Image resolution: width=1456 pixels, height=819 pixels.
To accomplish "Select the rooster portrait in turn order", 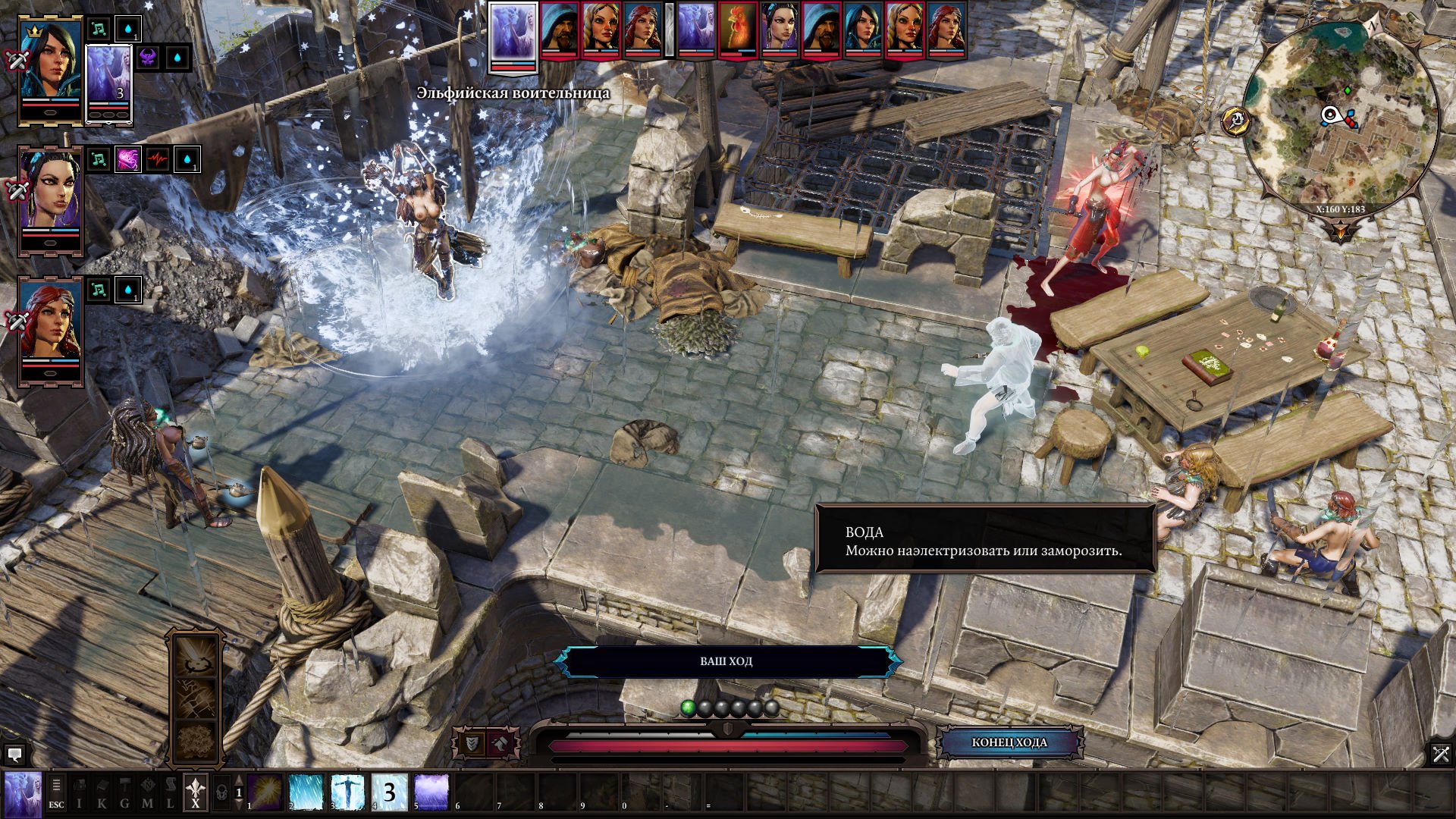I will 737,30.
